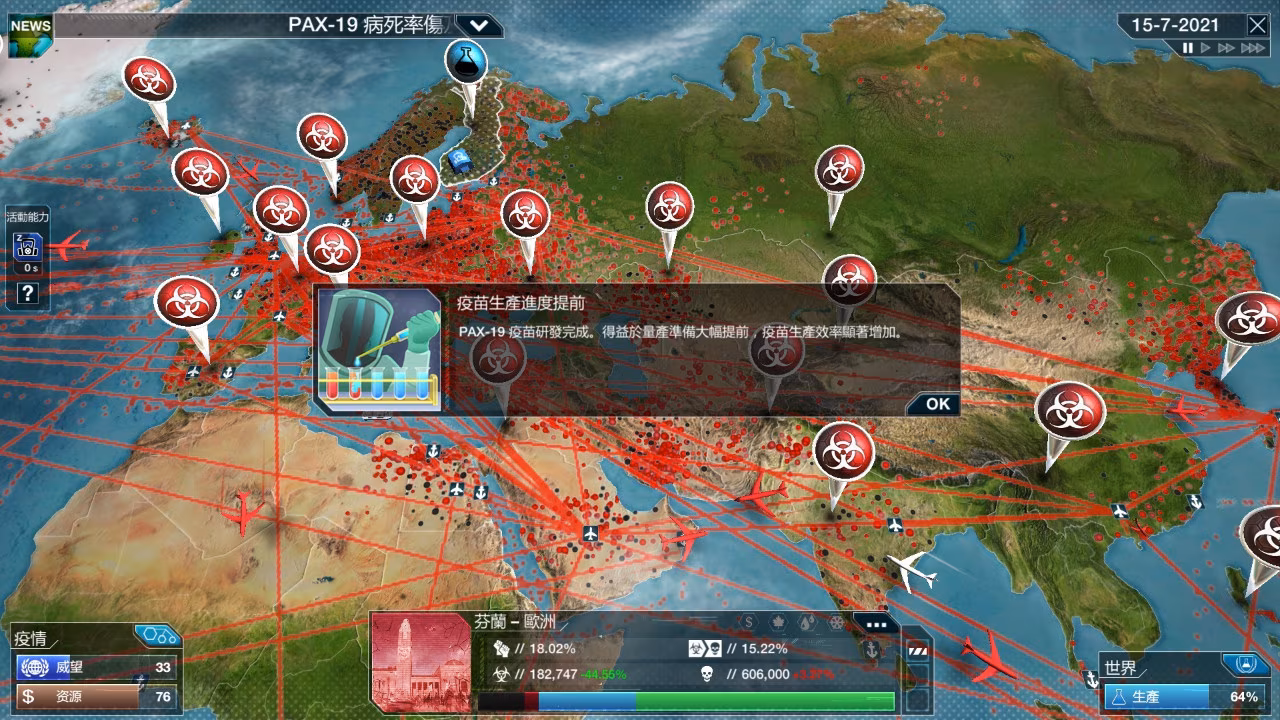This screenshot has height=720, width=1280.
Task: Confirm the vaccine production popup with OK
Action: click(x=937, y=404)
